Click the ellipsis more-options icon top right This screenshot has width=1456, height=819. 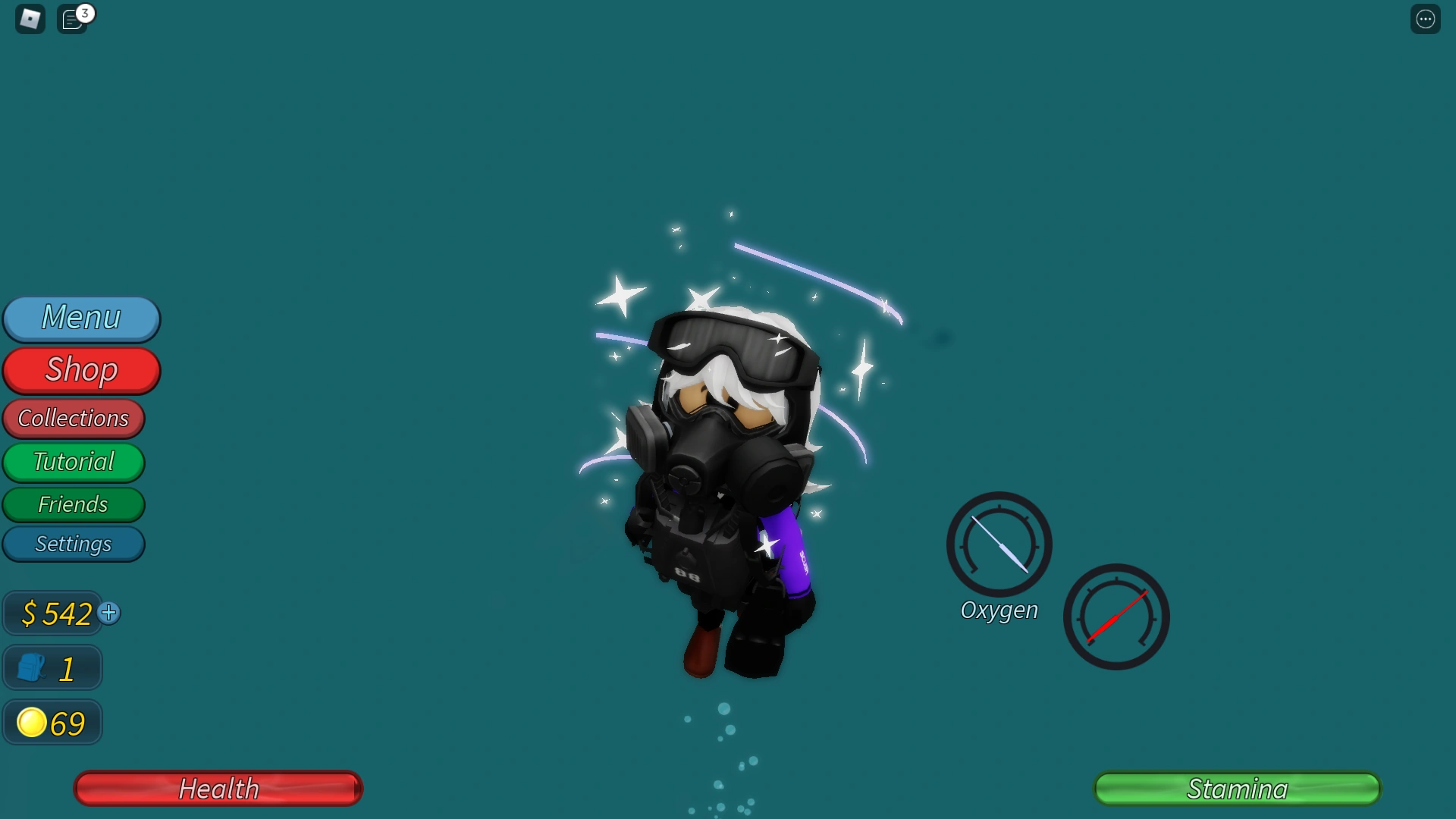1426,18
